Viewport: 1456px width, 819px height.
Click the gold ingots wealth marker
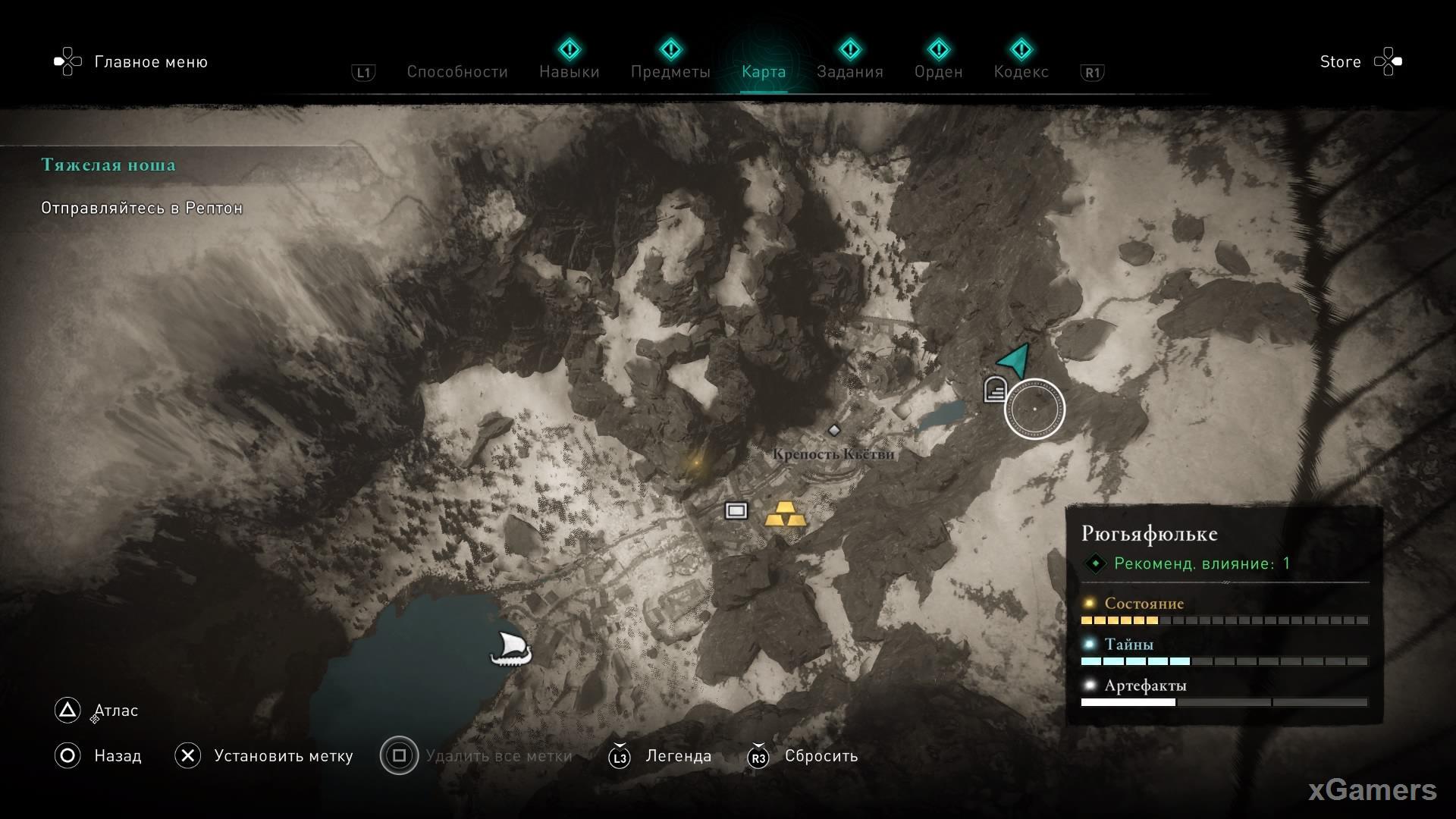[x=785, y=514]
